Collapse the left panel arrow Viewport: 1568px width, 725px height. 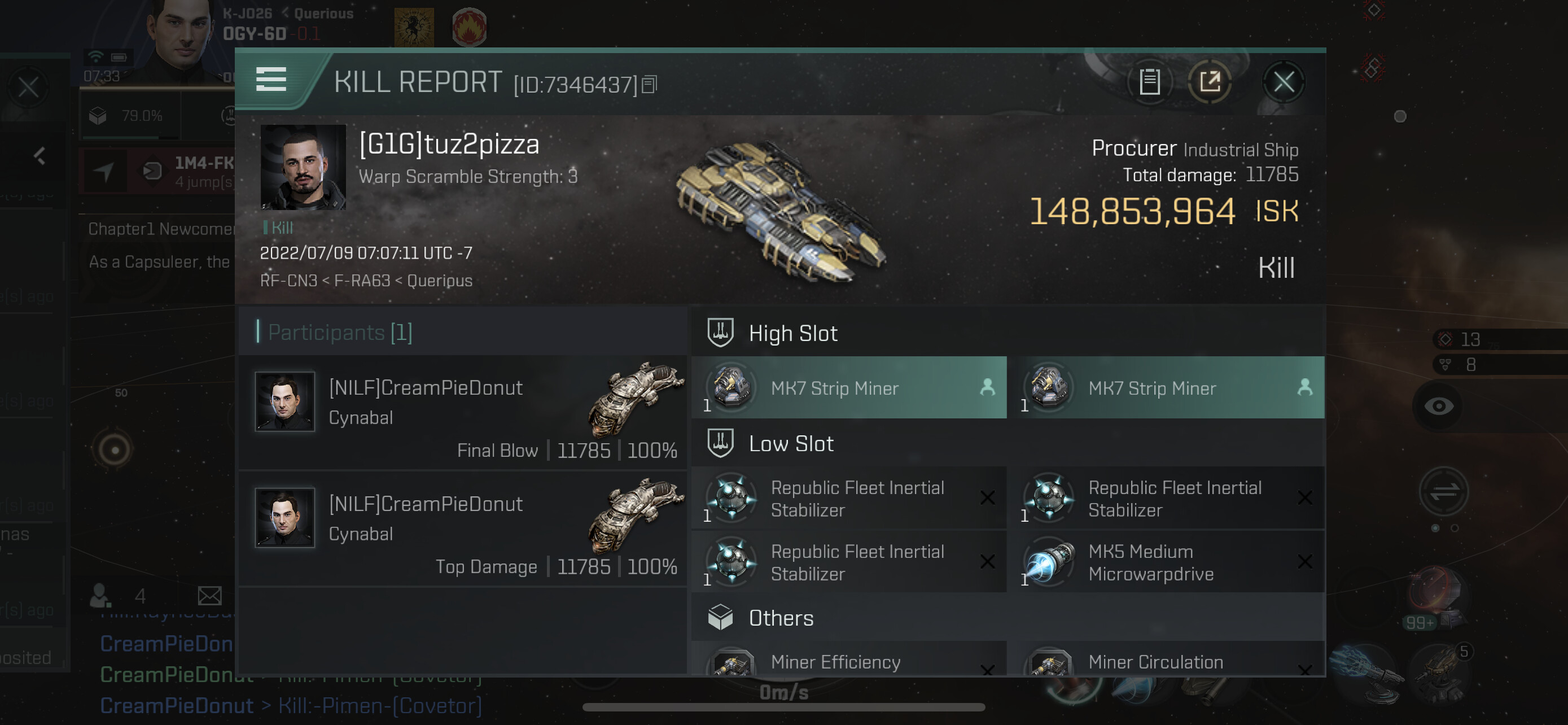(x=40, y=156)
